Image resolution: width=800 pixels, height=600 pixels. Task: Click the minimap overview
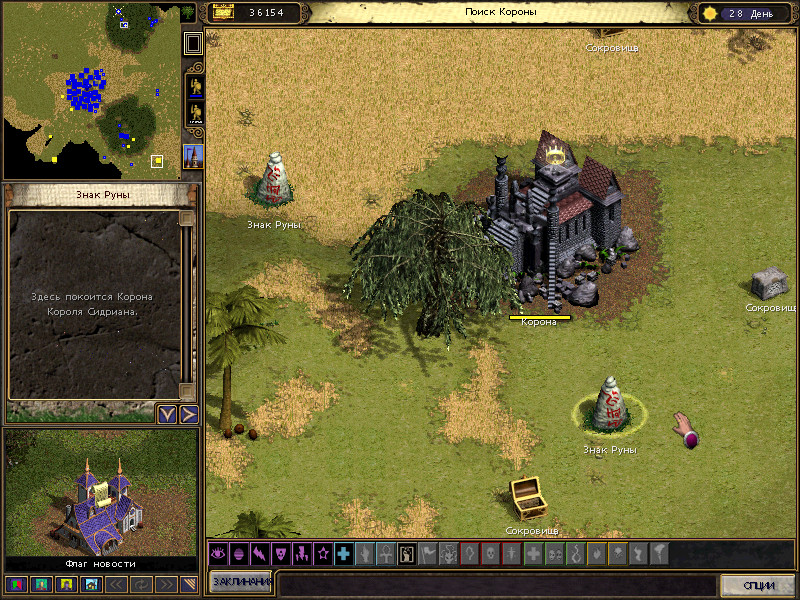(x=90, y=90)
